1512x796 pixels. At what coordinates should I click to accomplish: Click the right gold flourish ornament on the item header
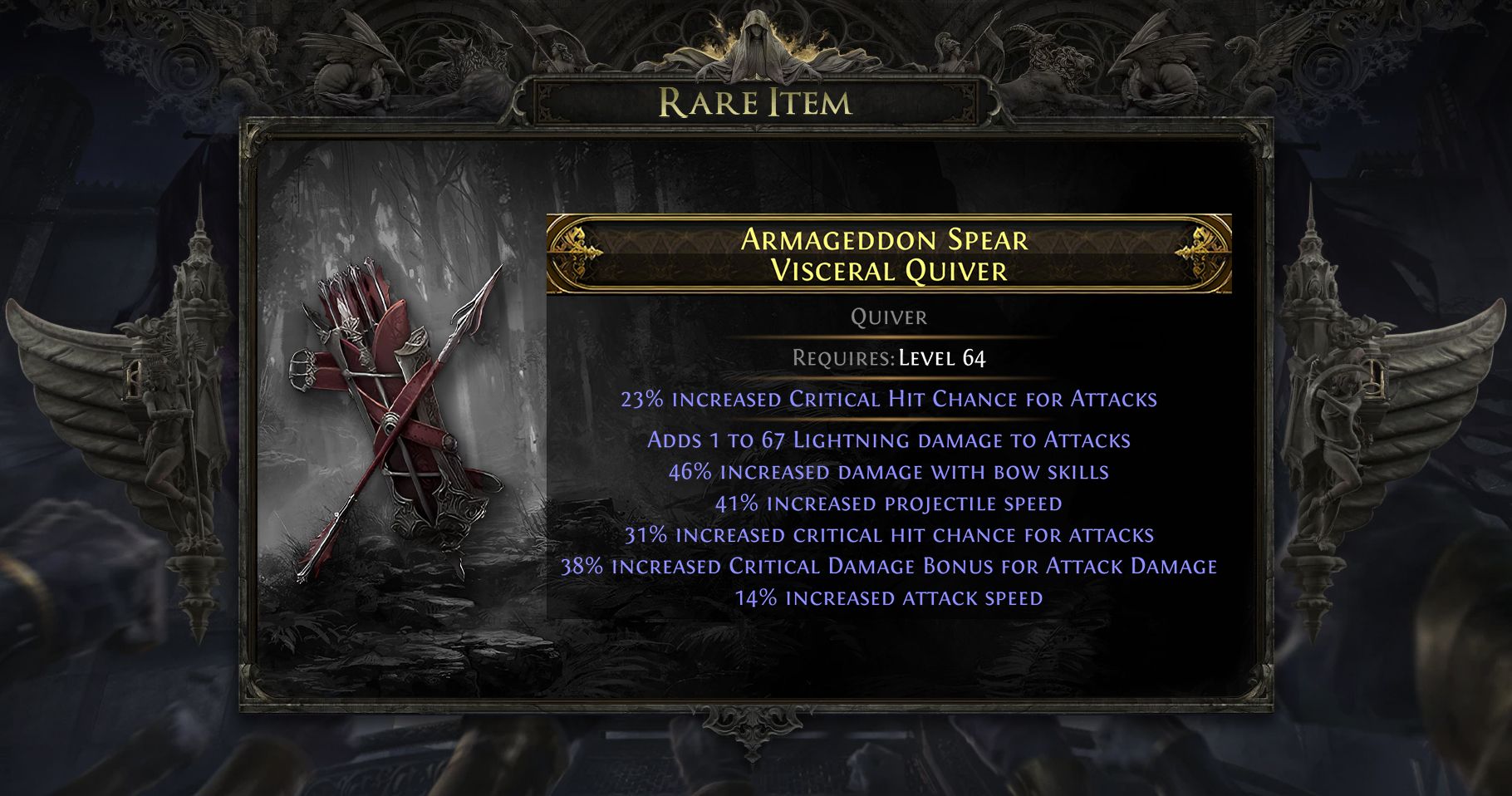coord(1196,248)
